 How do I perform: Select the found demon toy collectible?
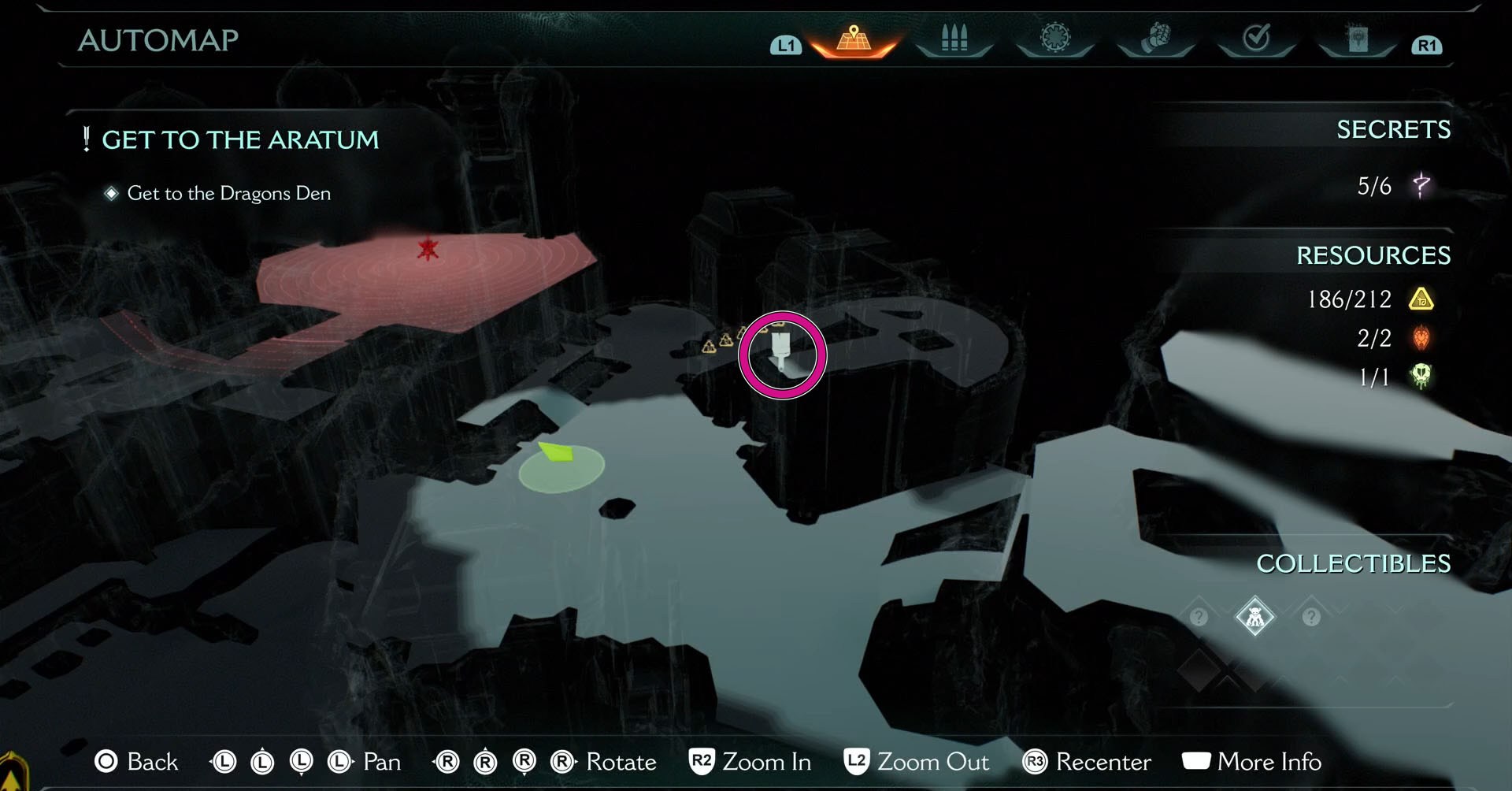coord(1254,616)
